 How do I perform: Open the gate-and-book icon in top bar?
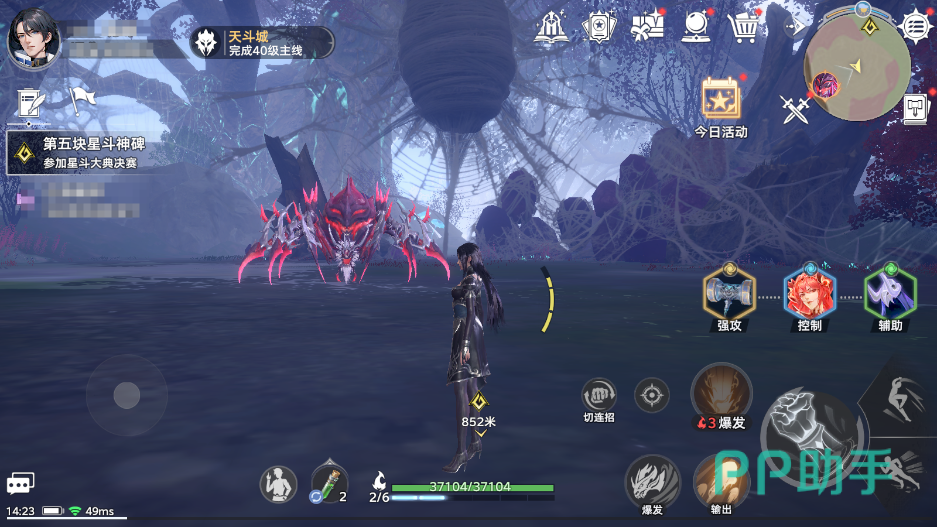[551, 27]
